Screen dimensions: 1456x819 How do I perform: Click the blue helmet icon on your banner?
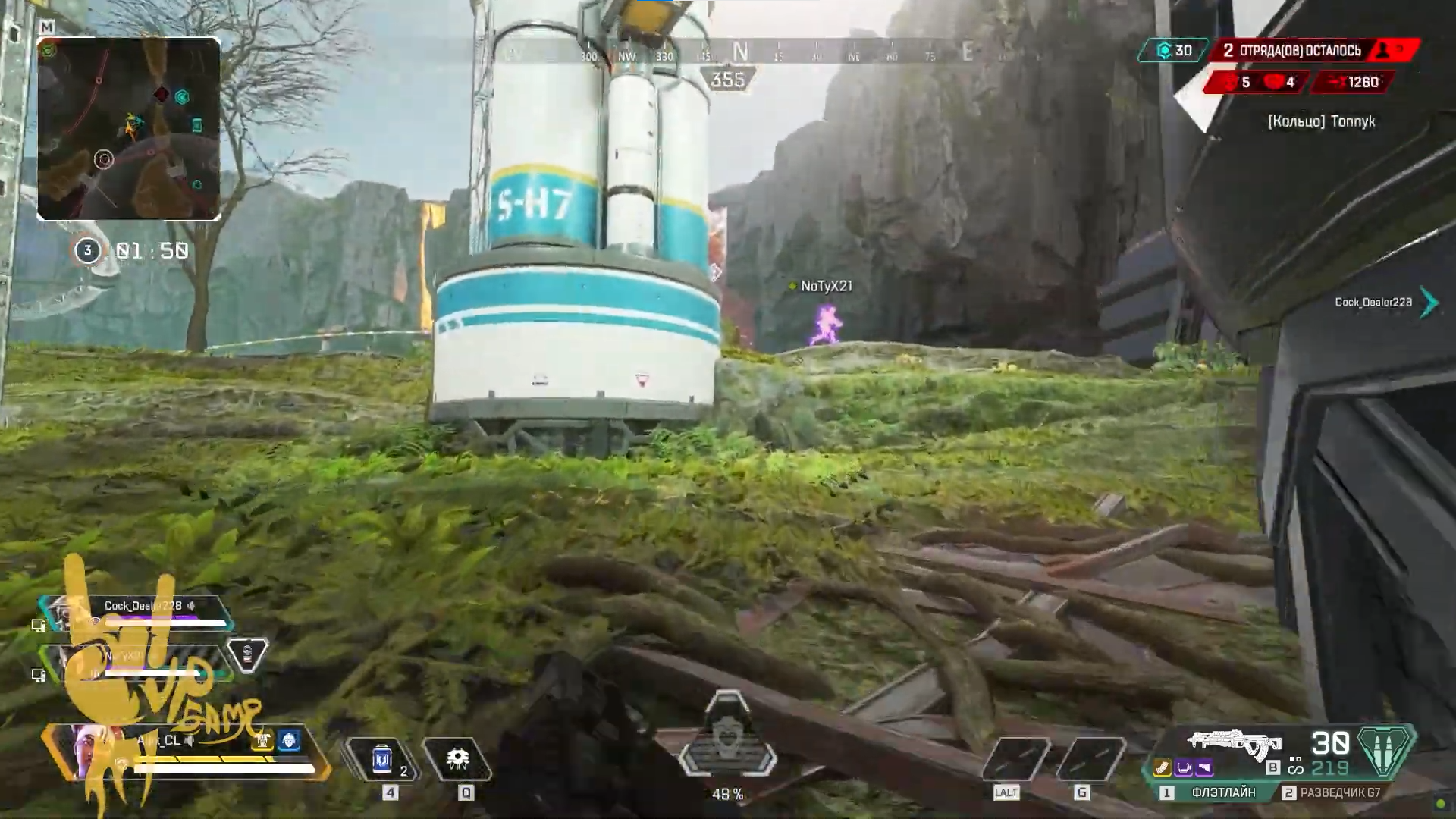click(289, 740)
